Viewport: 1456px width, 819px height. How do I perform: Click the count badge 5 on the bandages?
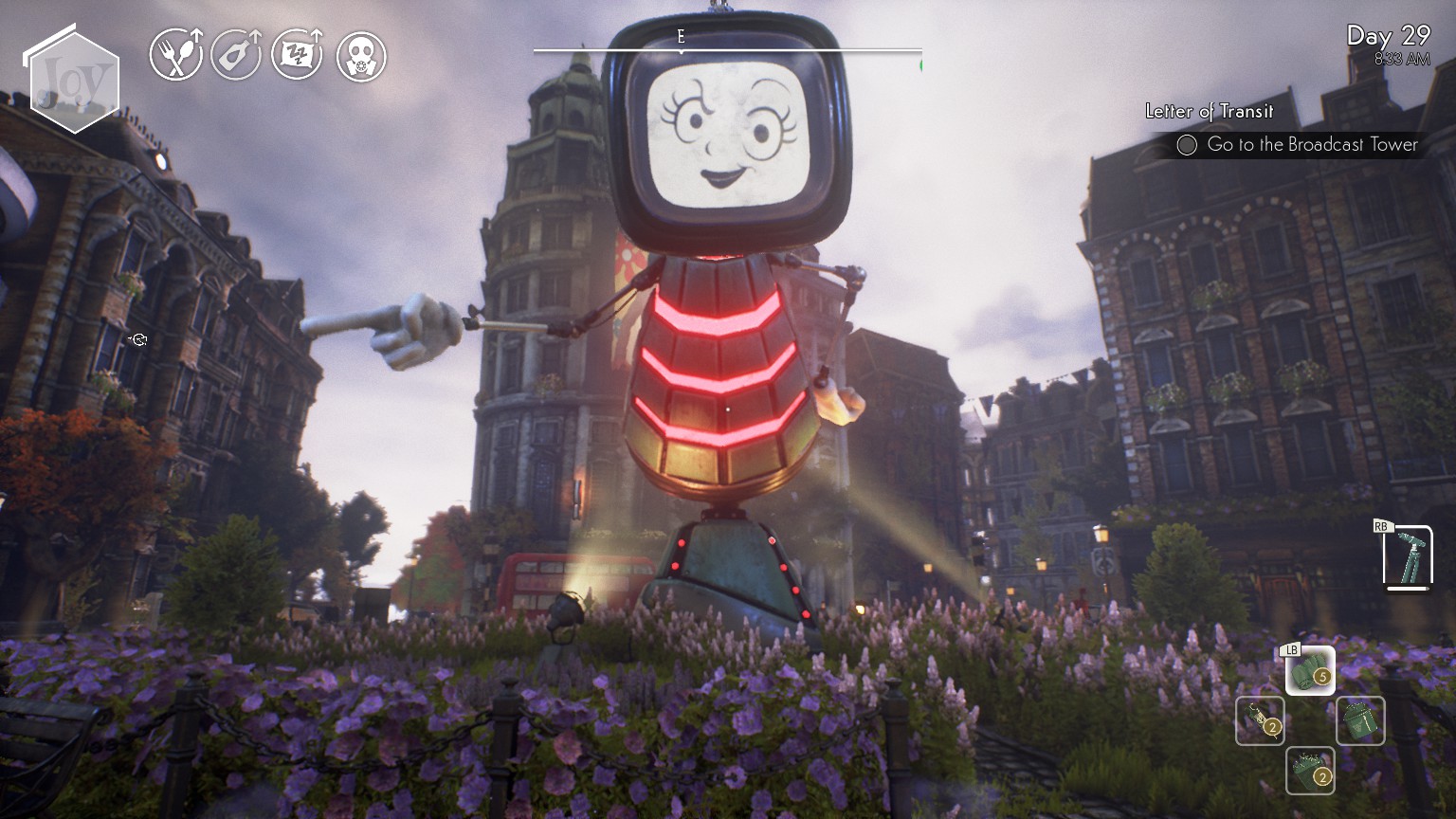1323,676
